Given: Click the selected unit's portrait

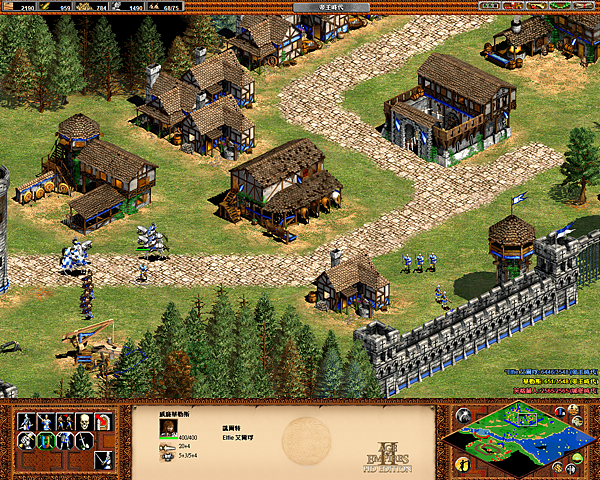Looking at the screenshot, I should 166,427.
